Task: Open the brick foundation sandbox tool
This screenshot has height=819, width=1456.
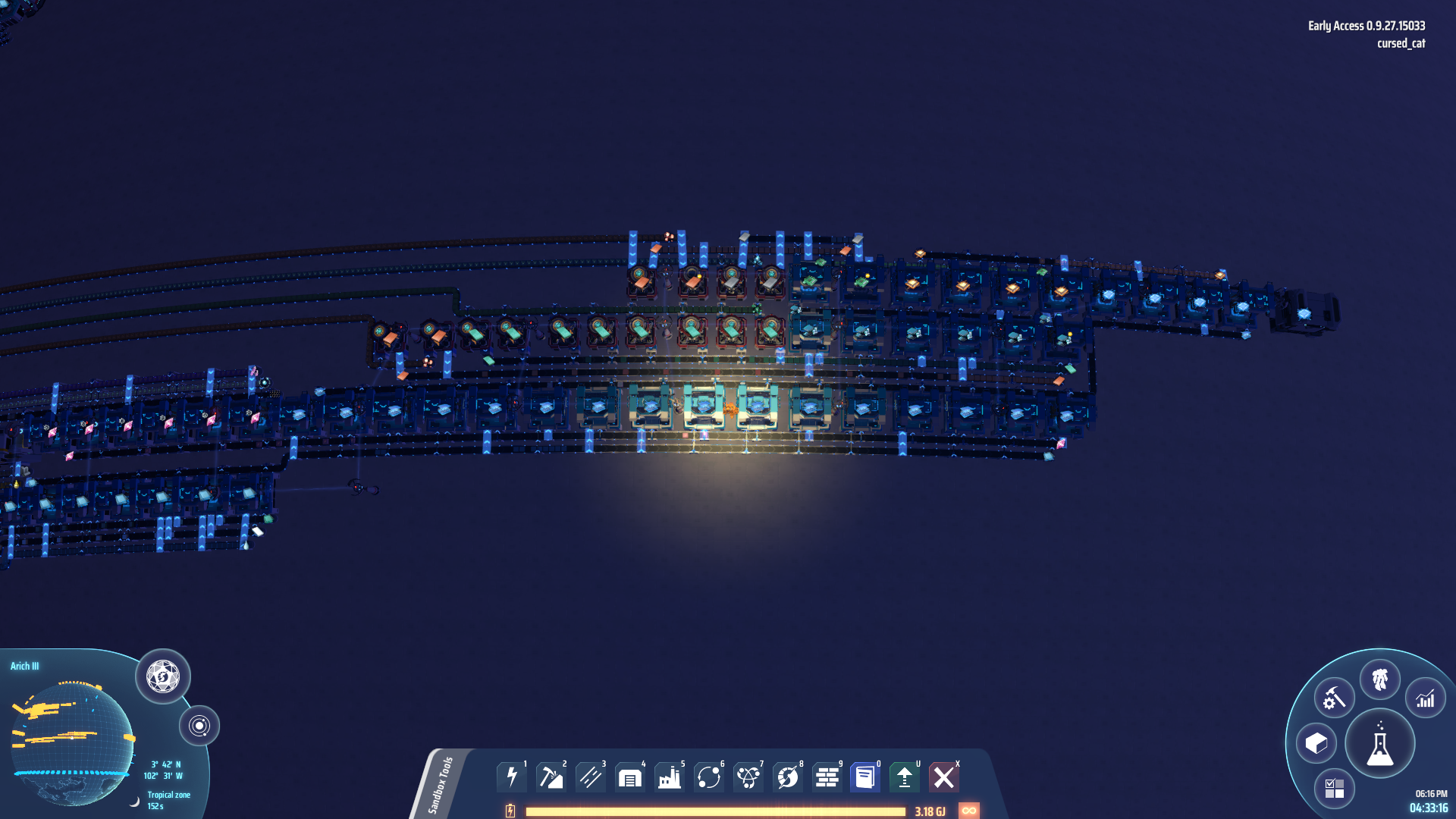Action: 826,777
